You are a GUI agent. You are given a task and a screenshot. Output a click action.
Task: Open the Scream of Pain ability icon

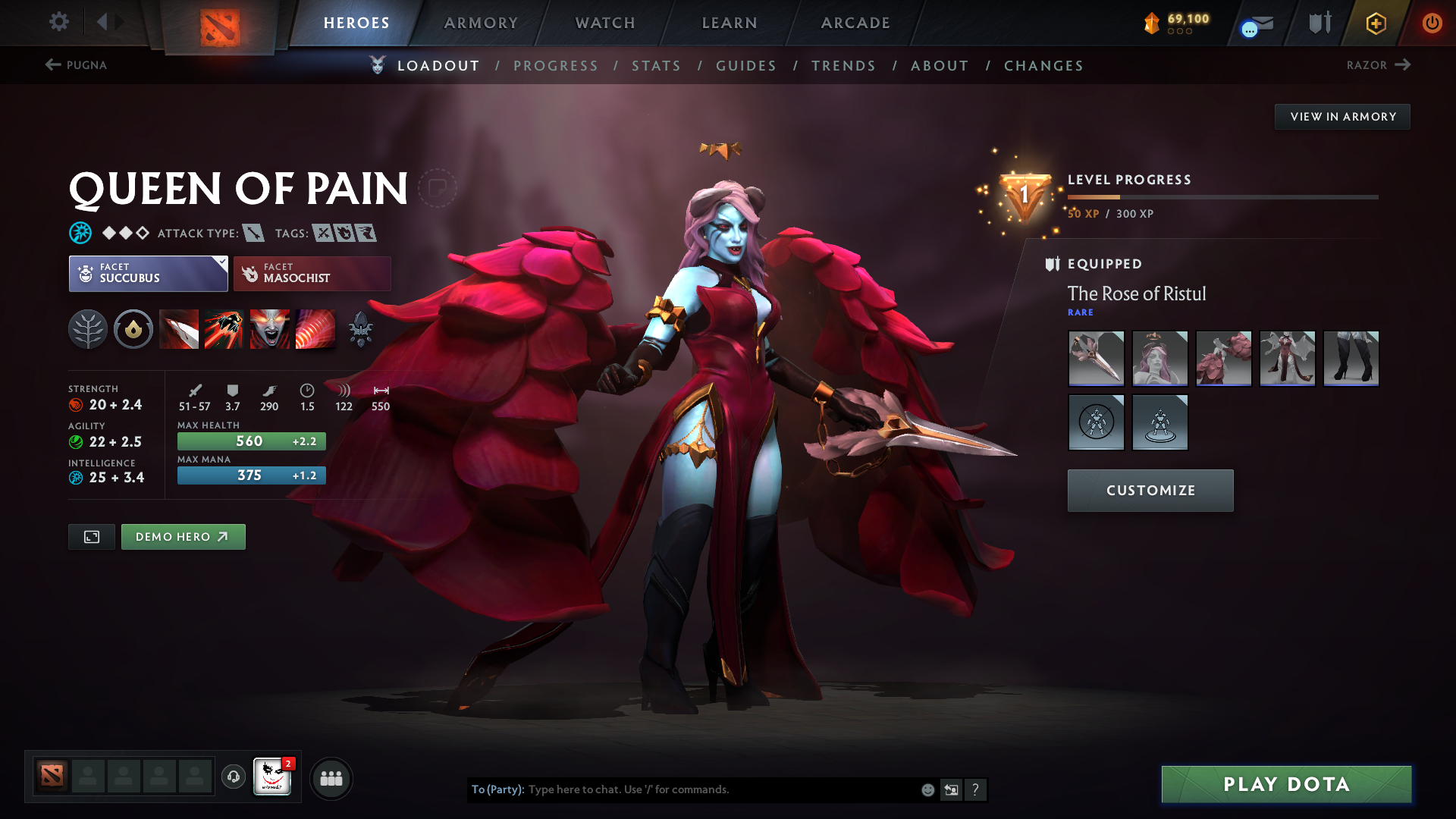coord(270,328)
